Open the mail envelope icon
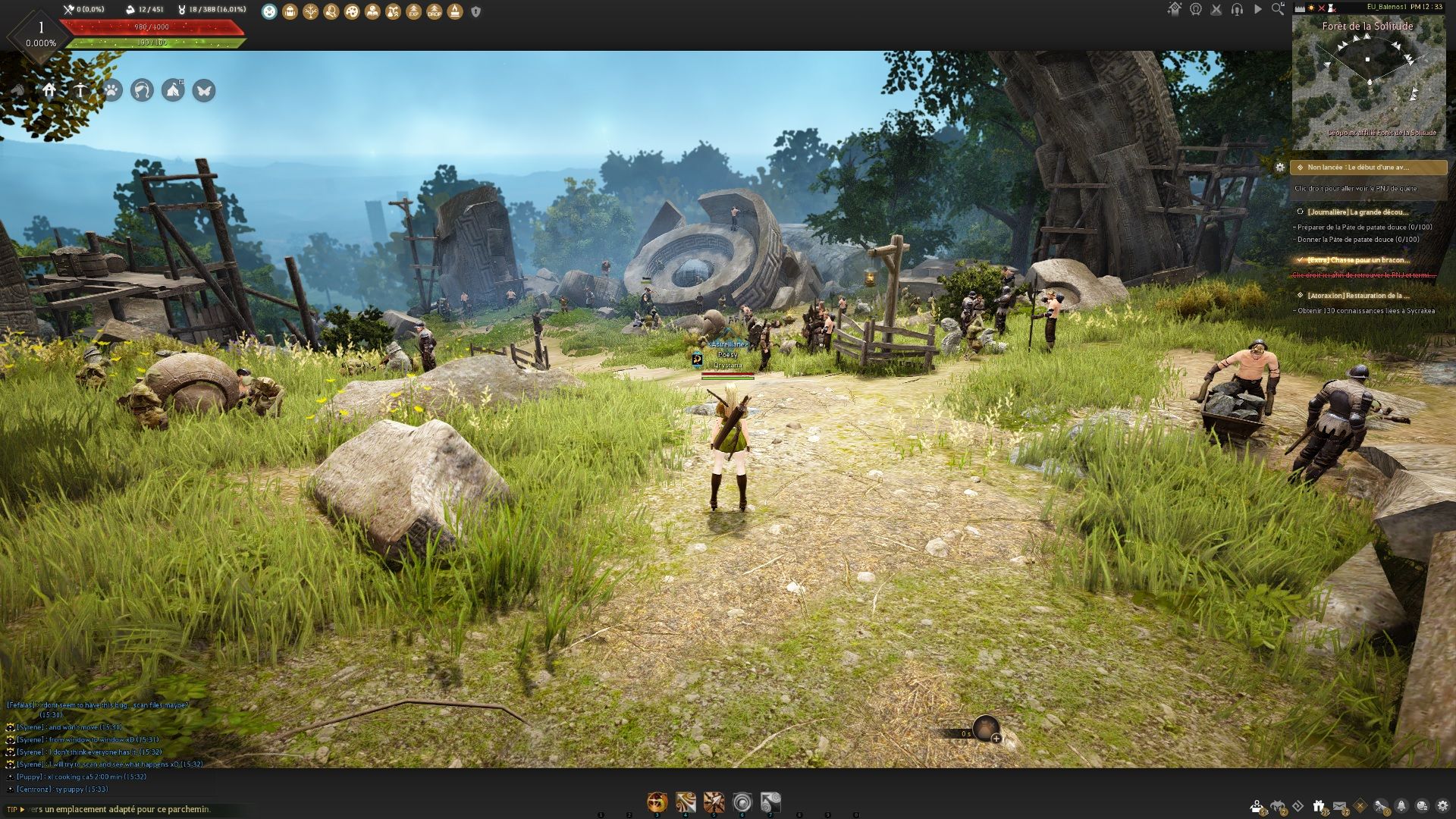 1339,806
